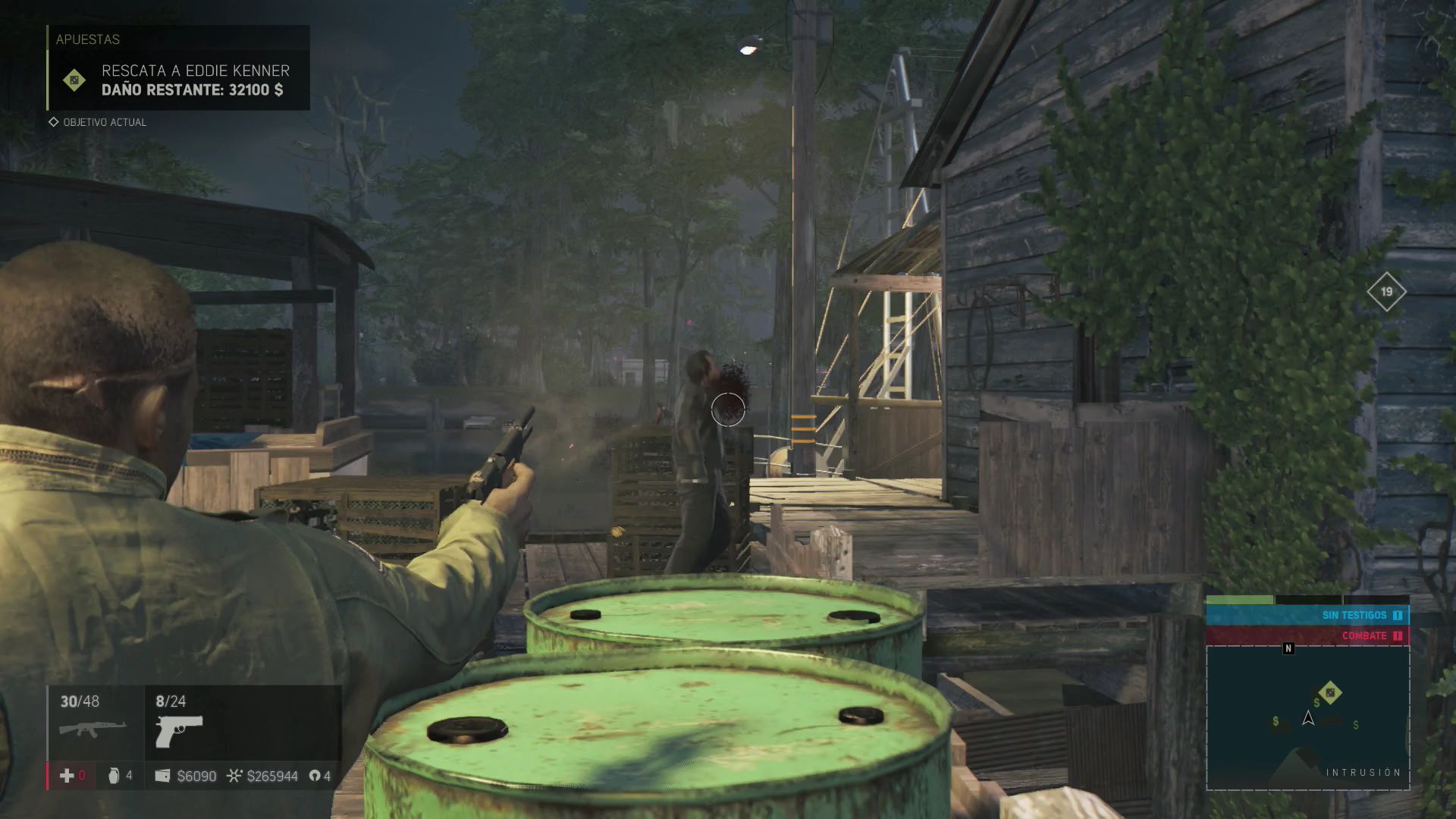1456x819 pixels.
Task: Open the Rescata a Eddie Kenner objective tracker
Action: click(x=179, y=80)
